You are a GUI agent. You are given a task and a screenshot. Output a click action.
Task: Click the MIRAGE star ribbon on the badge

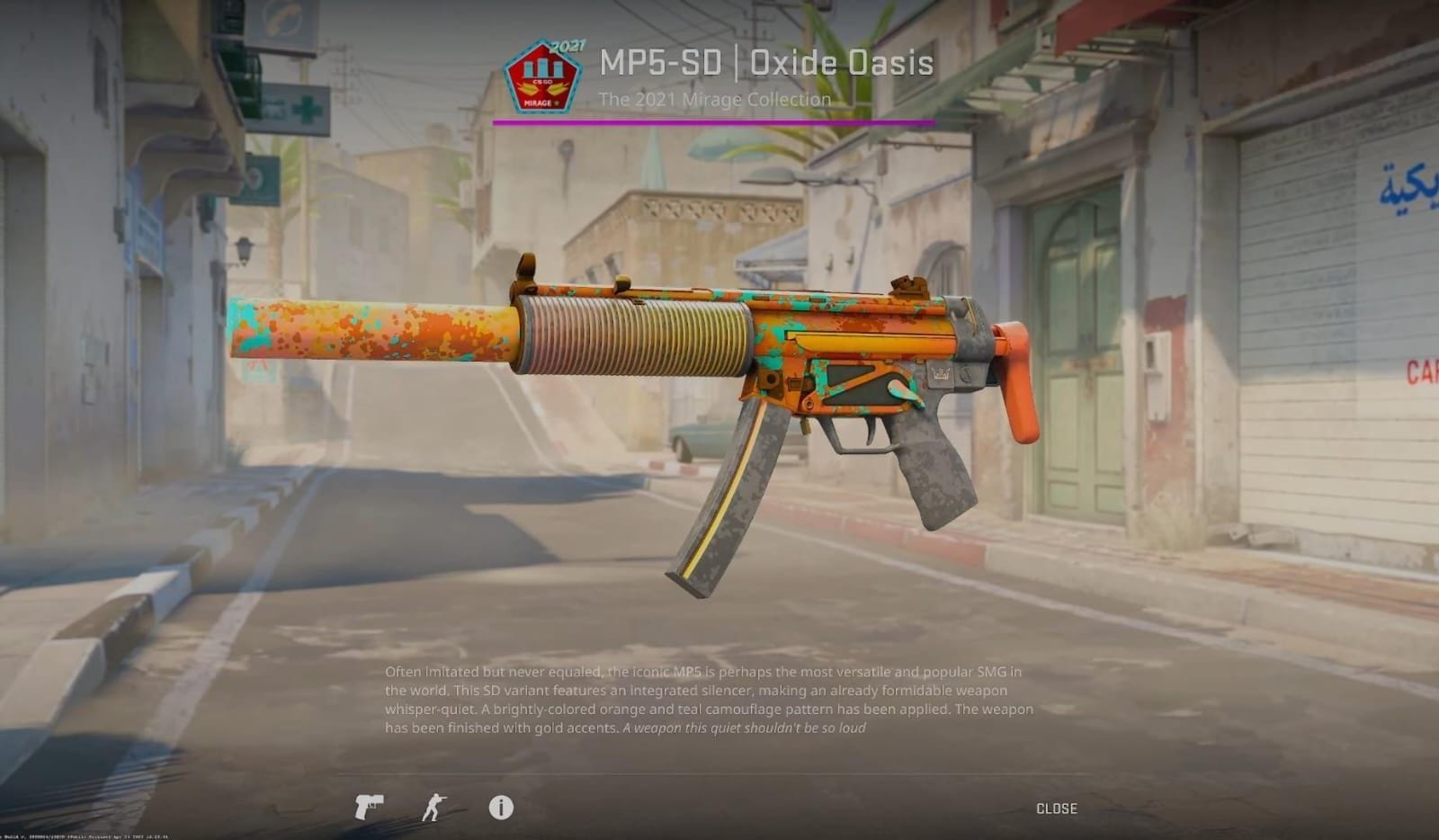[540, 103]
